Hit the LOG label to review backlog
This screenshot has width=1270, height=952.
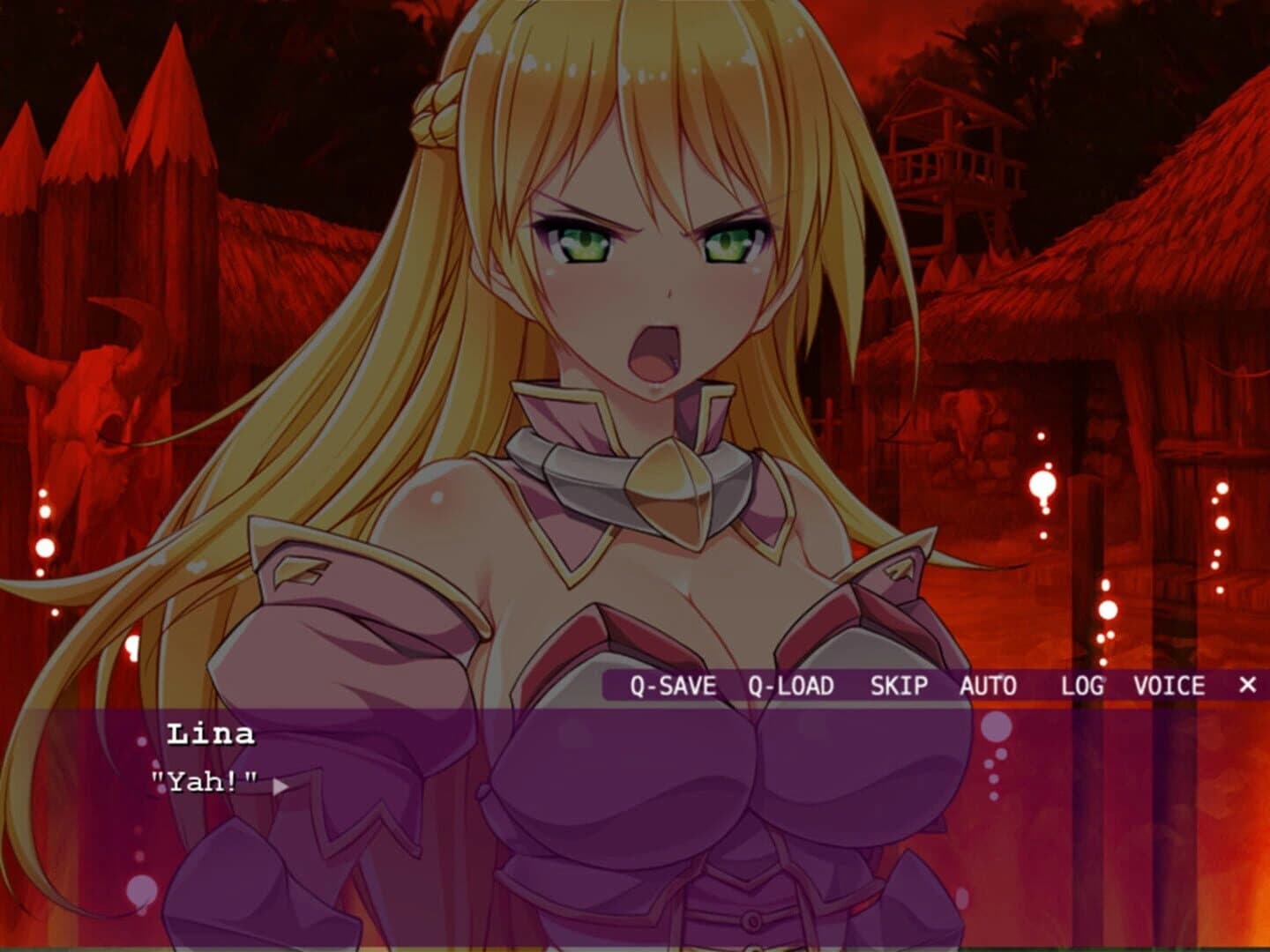tap(1082, 684)
